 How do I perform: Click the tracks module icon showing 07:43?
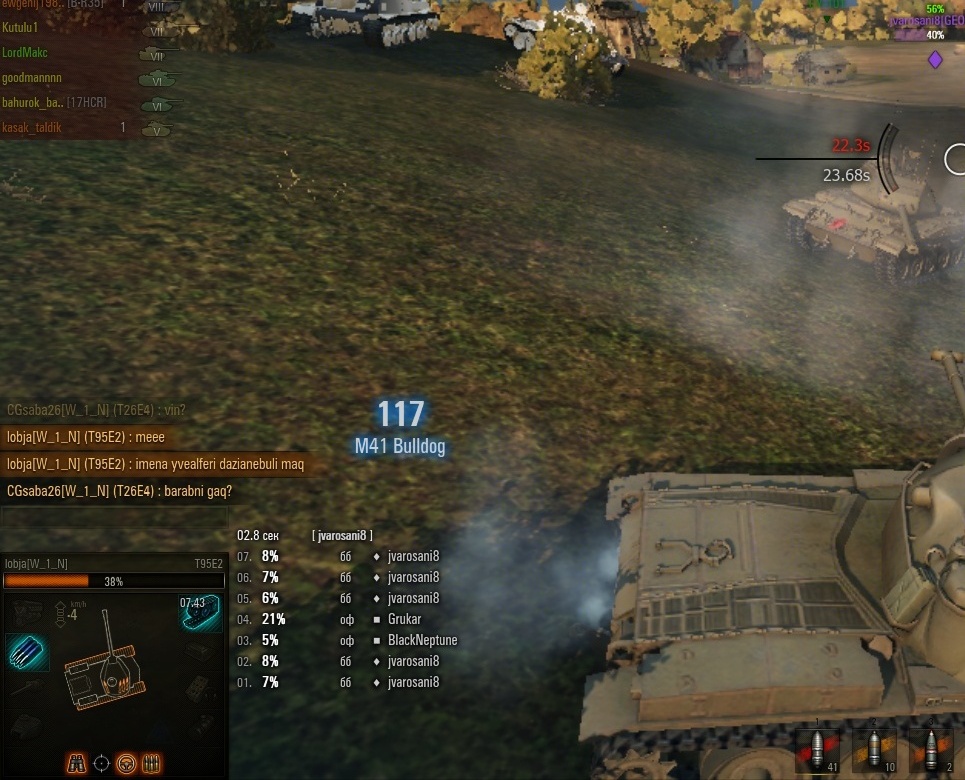pyautogui.click(x=200, y=612)
